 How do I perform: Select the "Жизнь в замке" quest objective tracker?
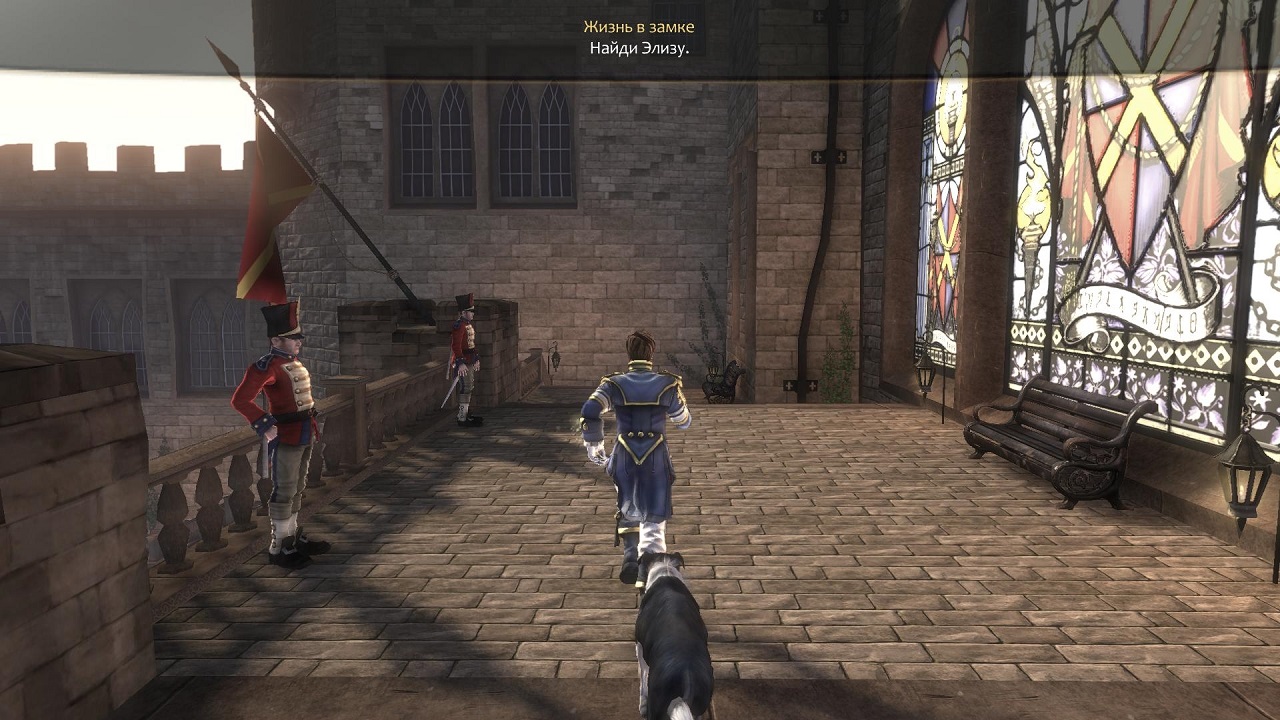pos(639,28)
